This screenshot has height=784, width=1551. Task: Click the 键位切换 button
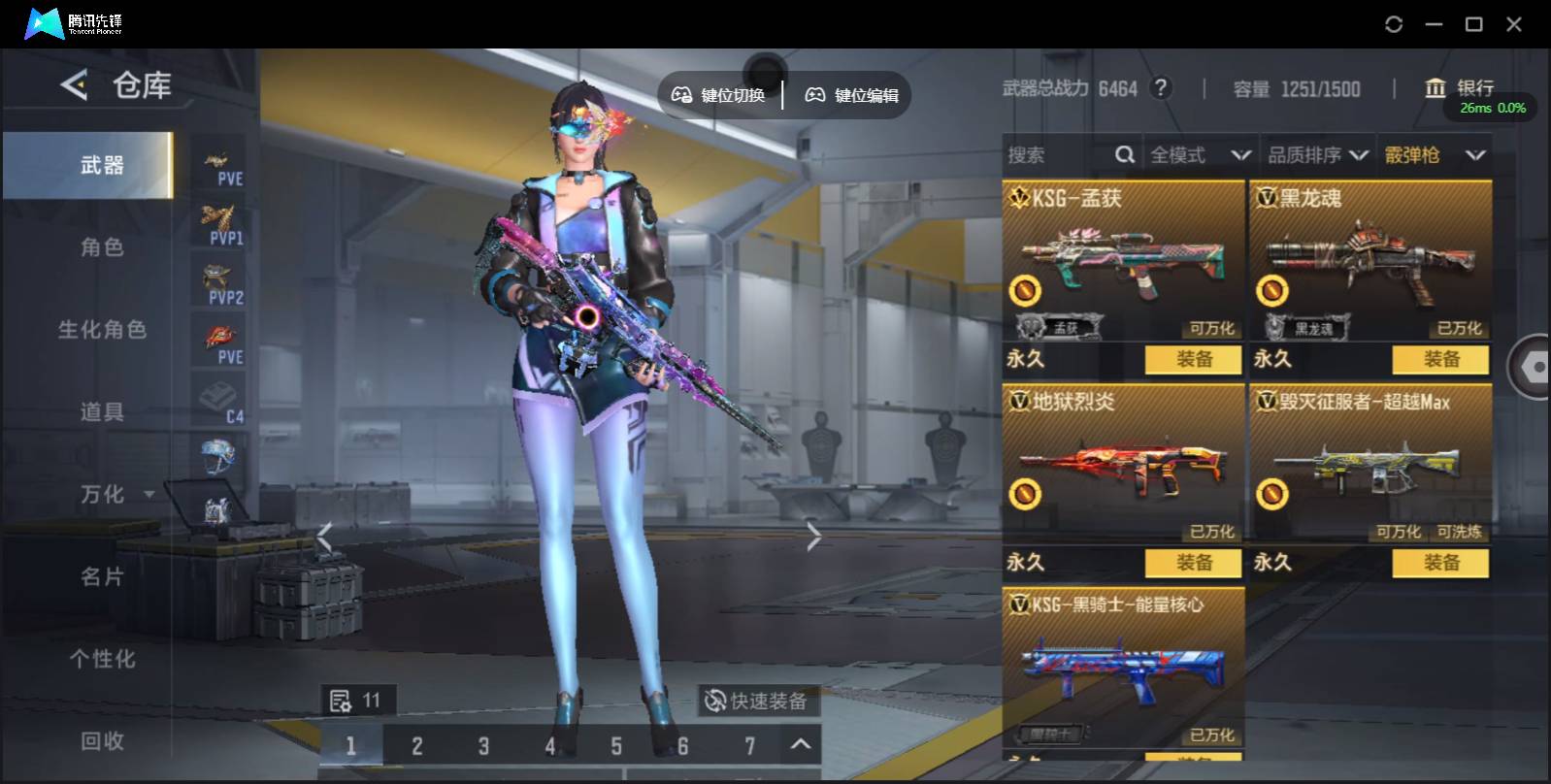click(719, 95)
